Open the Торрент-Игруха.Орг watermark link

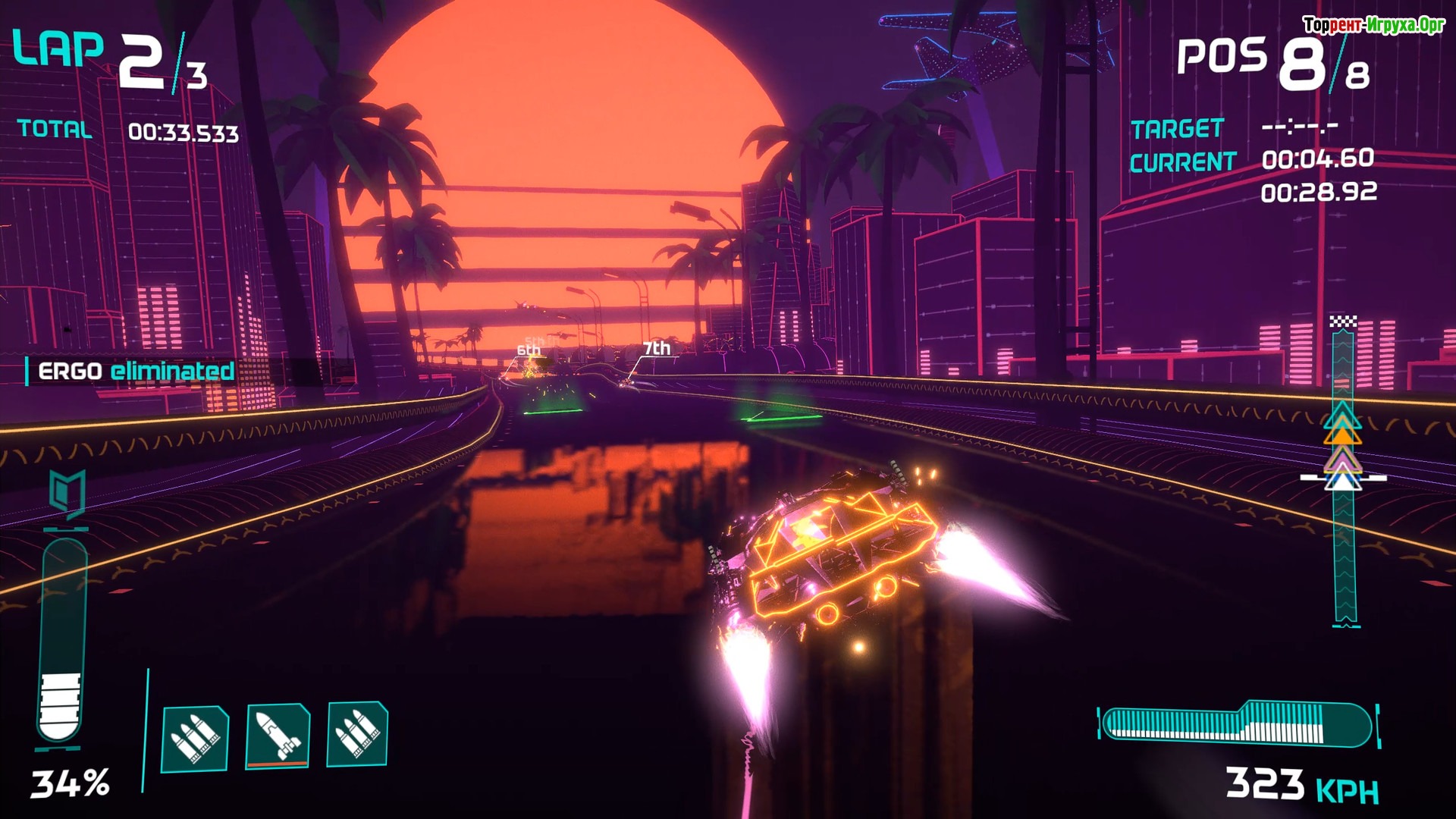tap(1373, 25)
